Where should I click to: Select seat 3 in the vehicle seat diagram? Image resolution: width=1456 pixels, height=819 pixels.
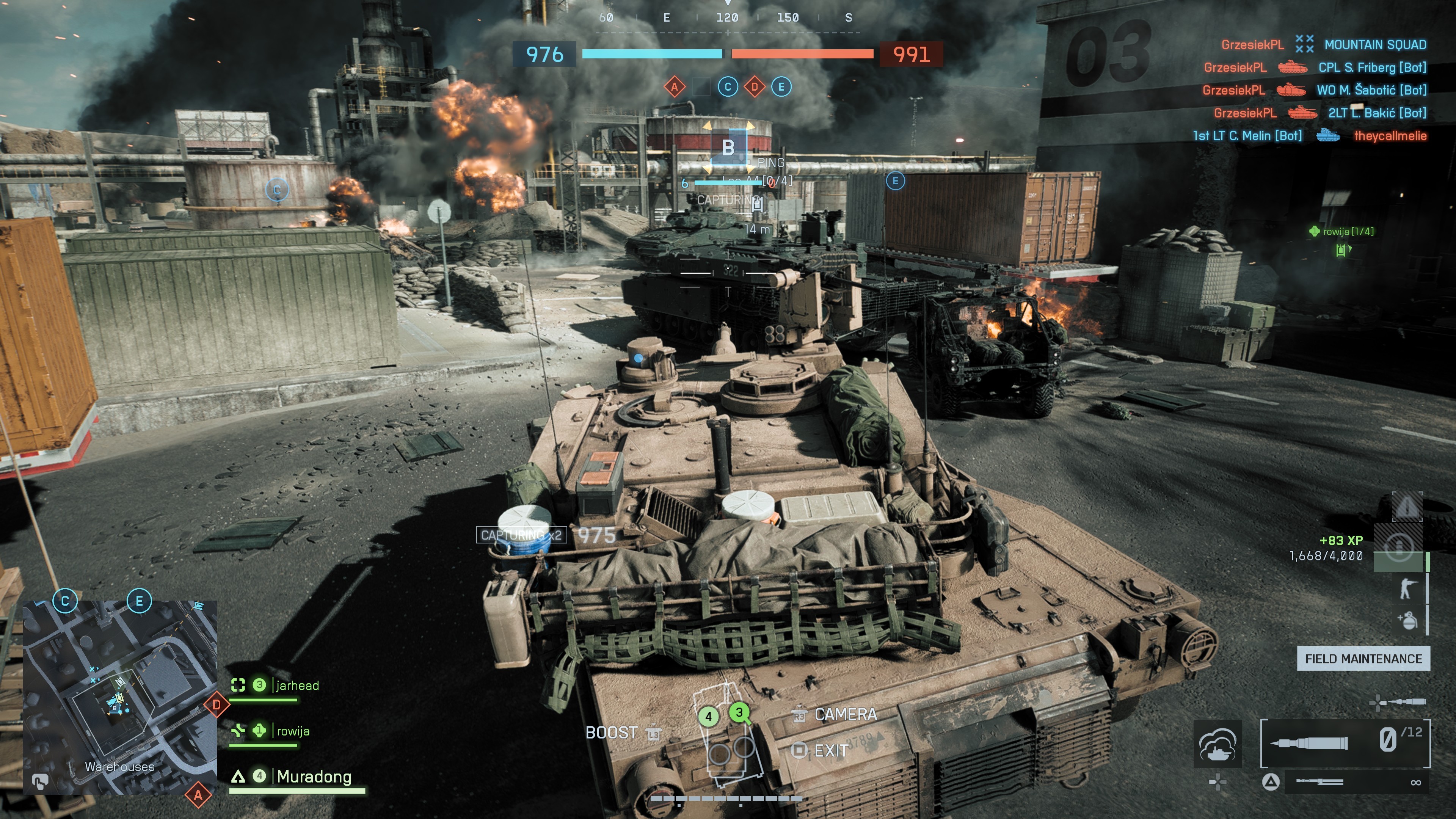(x=739, y=713)
